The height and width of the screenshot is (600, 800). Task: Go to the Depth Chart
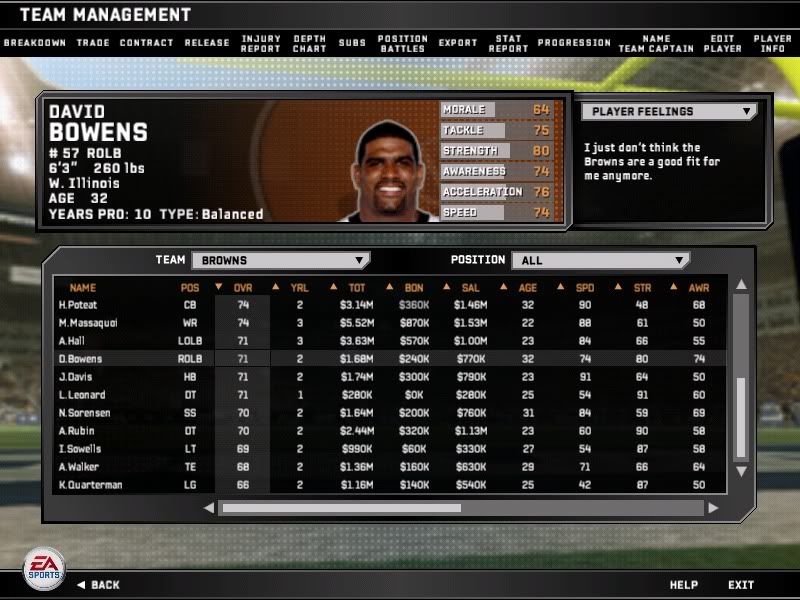(x=310, y=43)
